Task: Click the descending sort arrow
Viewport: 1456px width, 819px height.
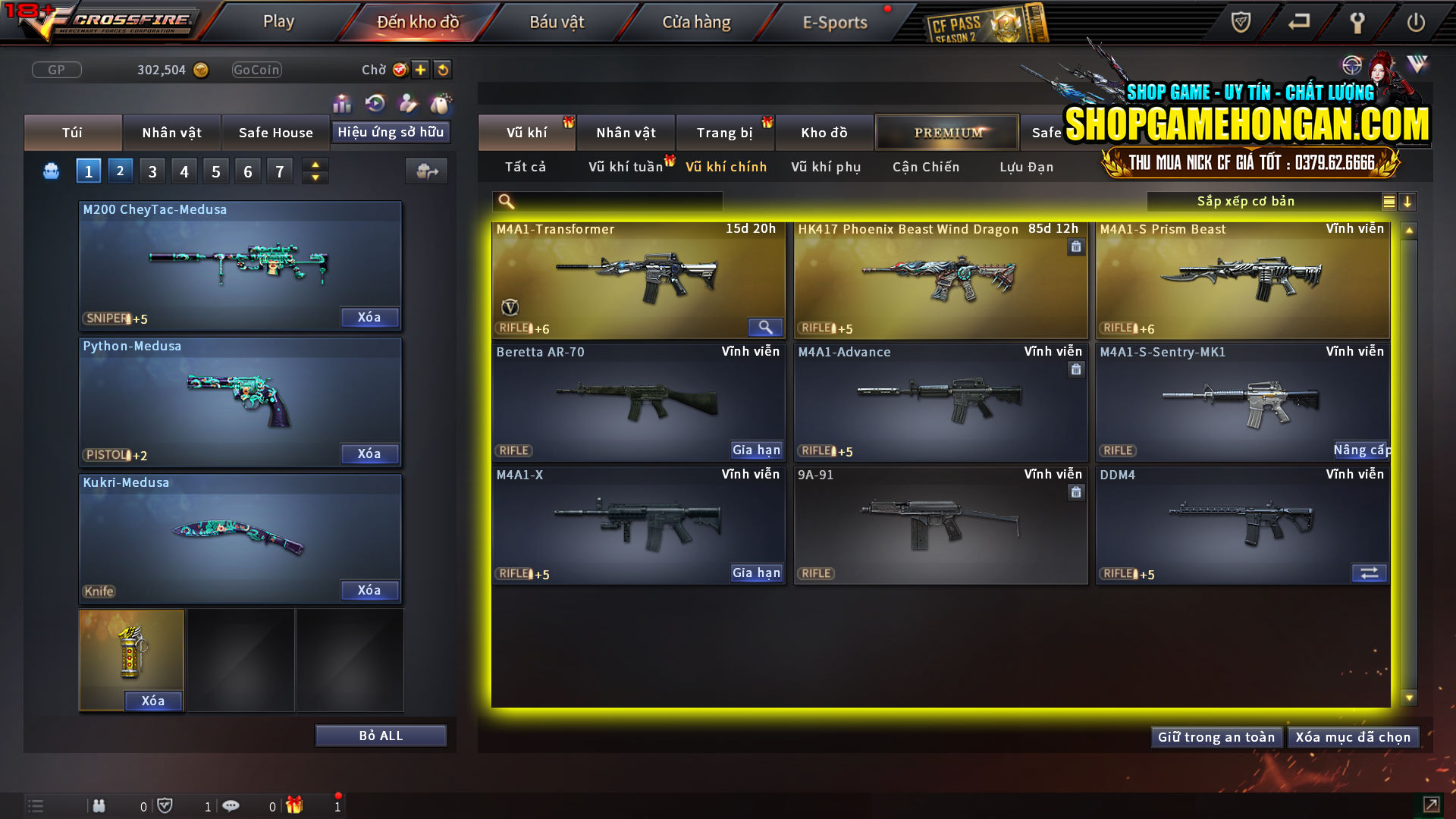Action: tap(1408, 202)
